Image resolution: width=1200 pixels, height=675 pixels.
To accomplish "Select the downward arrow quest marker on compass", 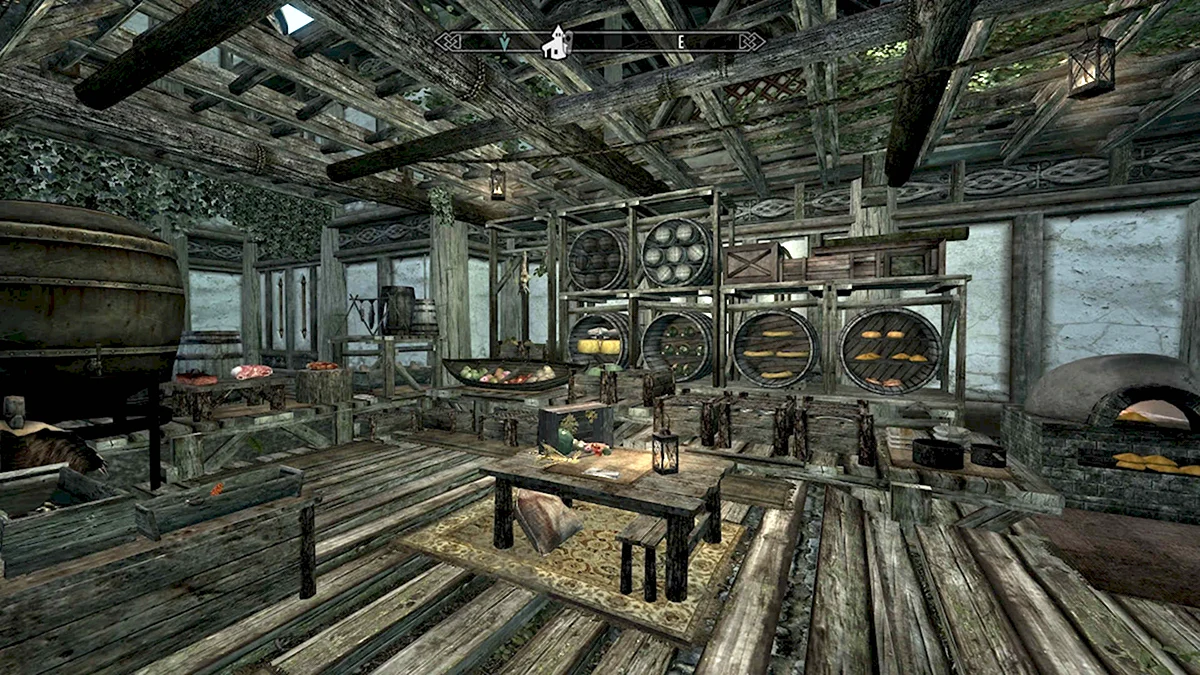I will coord(505,42).
